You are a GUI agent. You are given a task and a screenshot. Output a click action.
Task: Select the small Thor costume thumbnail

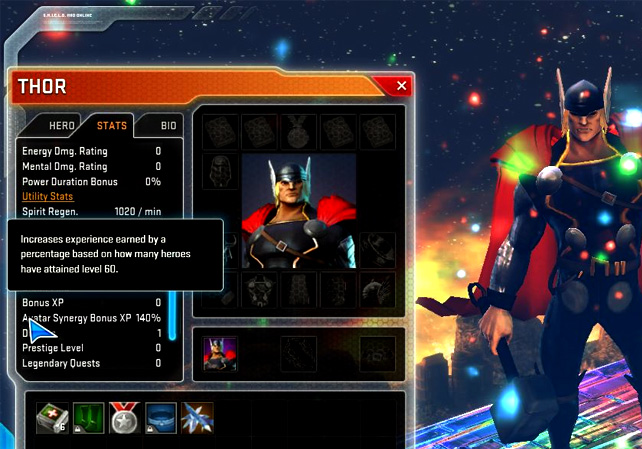214,352
